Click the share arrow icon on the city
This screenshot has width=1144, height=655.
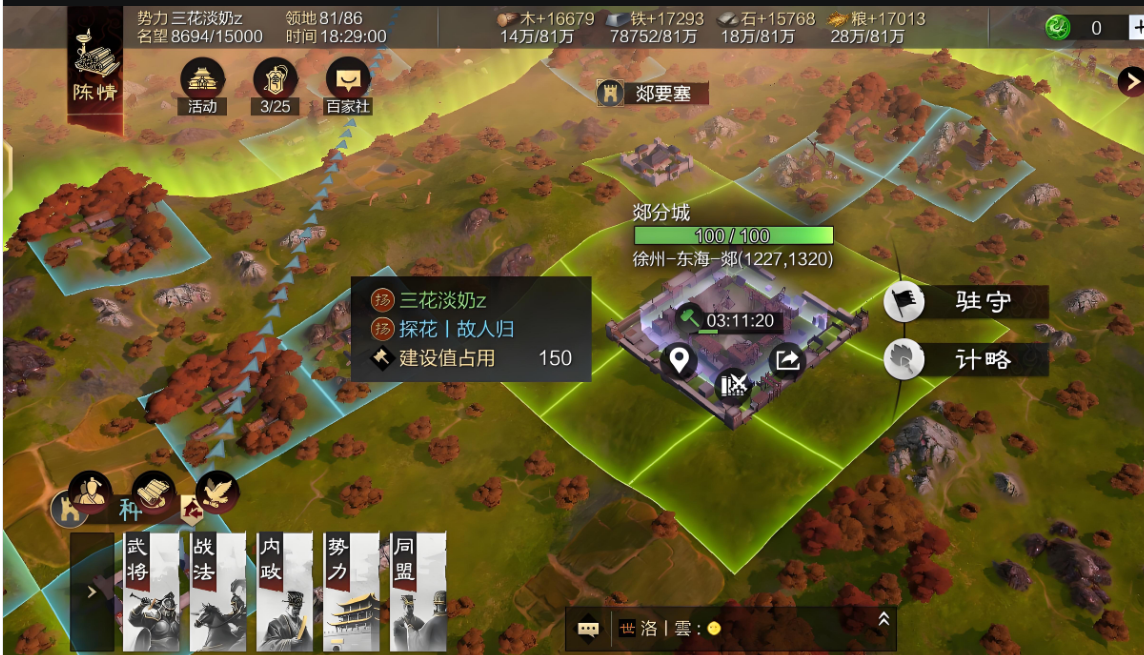(x=788, y=360)
